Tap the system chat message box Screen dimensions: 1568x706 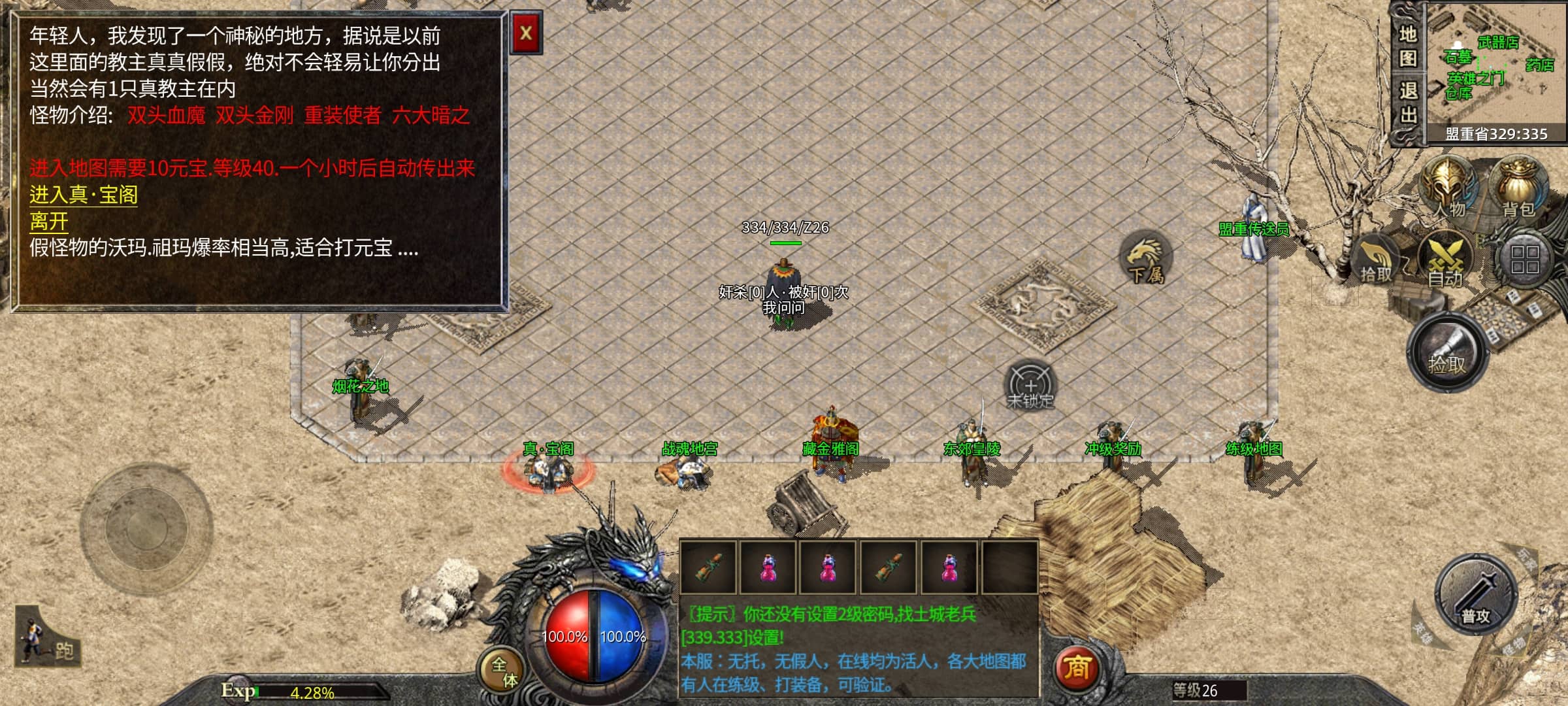tap(858, 648)
